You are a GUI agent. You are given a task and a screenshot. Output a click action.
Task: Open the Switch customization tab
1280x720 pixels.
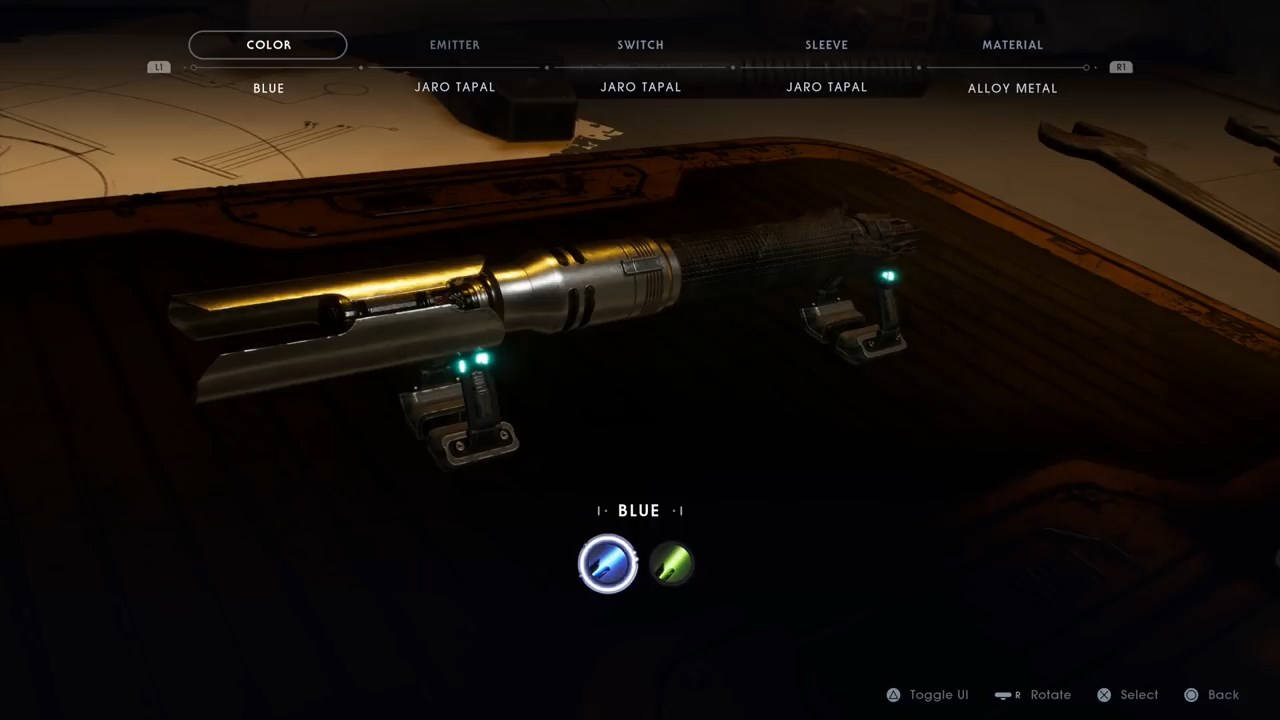pos(640,45)
